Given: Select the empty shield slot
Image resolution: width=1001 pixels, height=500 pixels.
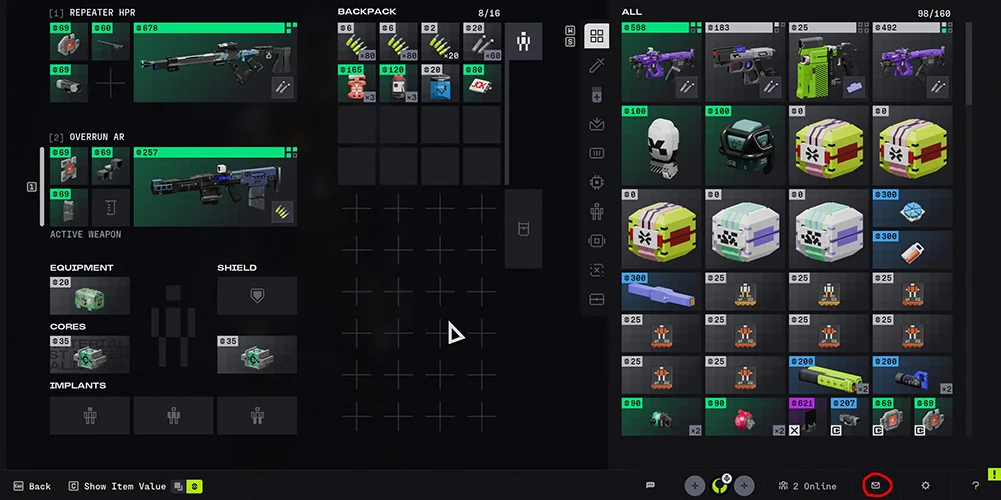Looking at the screenshot, I should (x=257, y=296).
